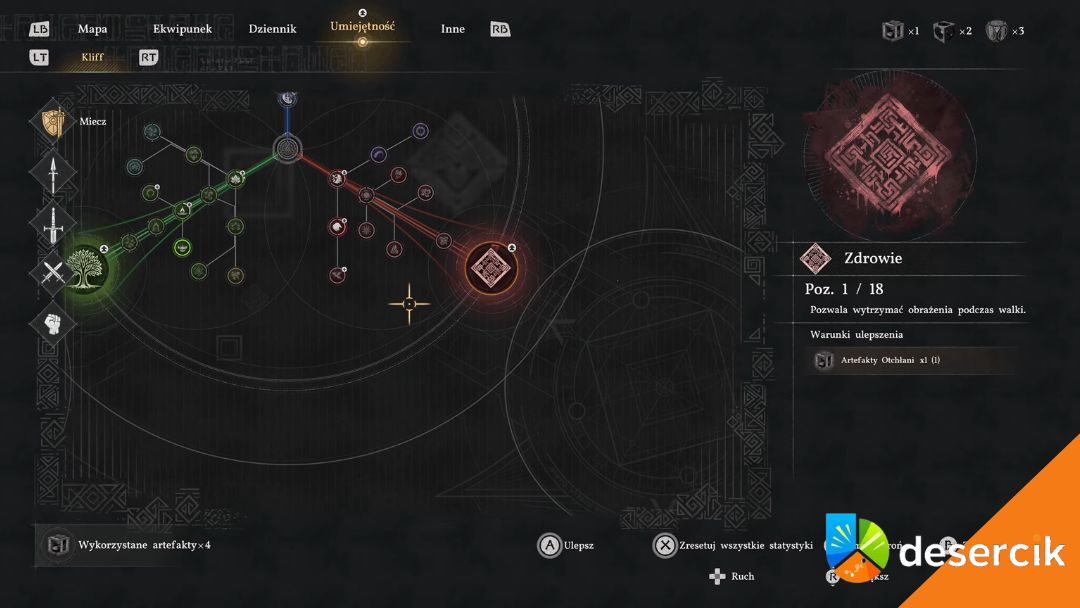The width and height of the screenshot is (1080, 608).
Task: Select the fist unarmed category icon
Action: coord(53,322)
